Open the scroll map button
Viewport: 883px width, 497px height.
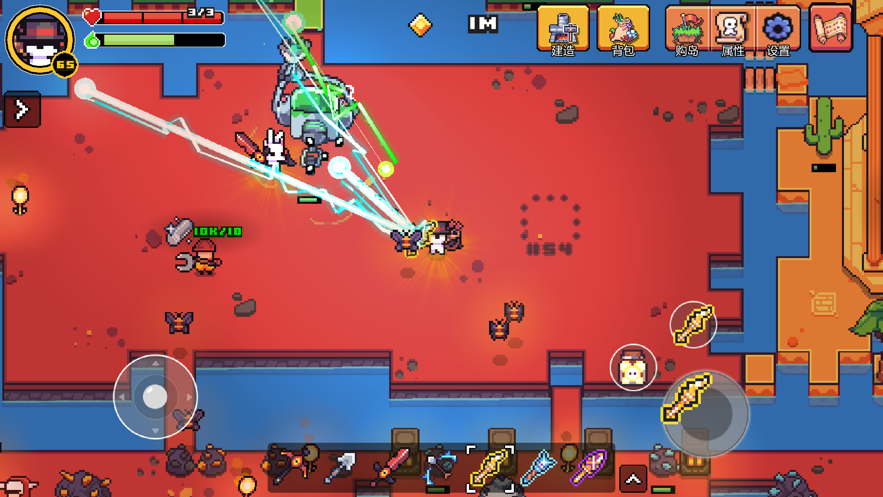click(830, 28)
